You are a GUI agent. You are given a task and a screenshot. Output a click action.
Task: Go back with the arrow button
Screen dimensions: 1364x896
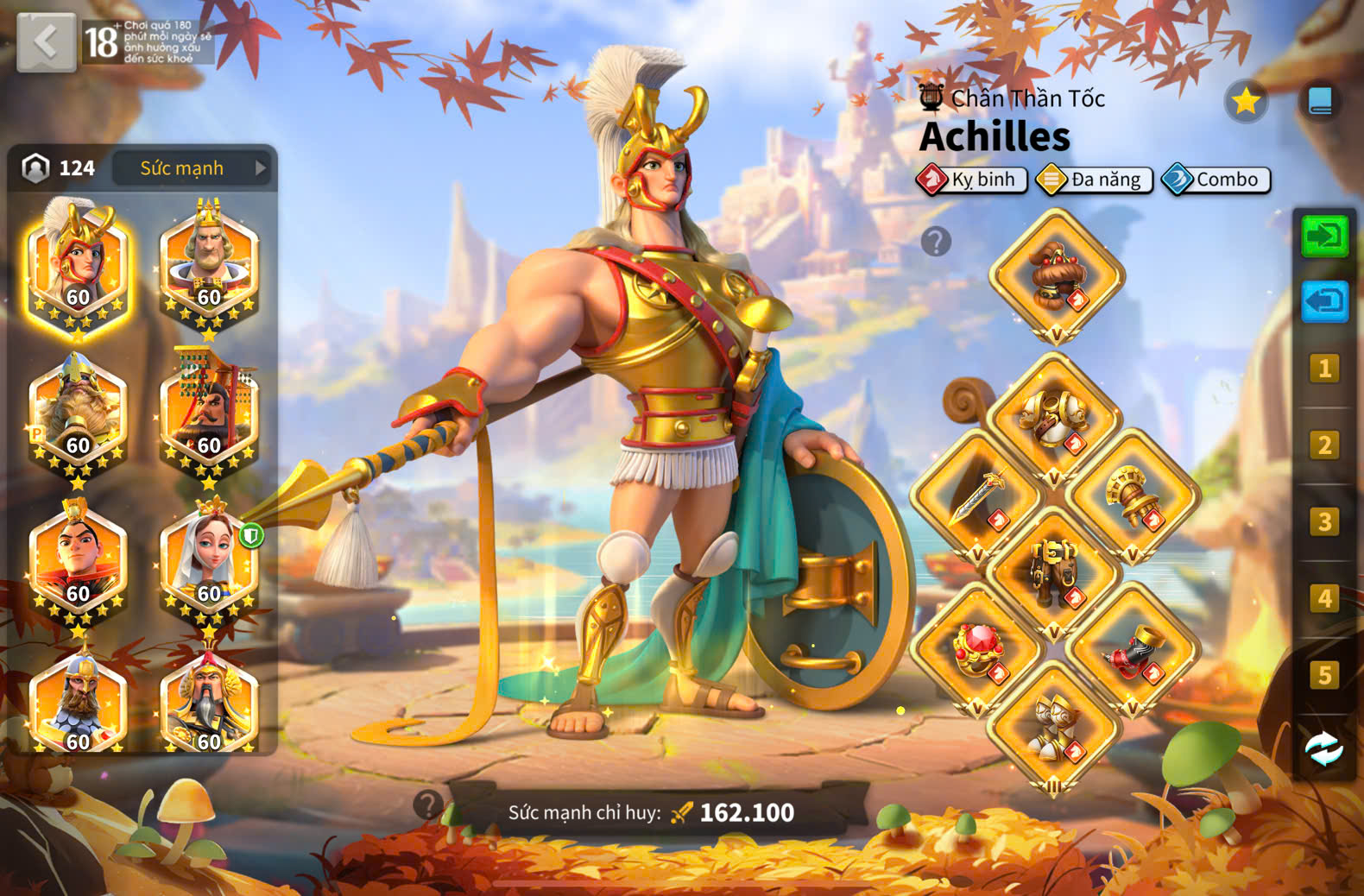(46, 41)
